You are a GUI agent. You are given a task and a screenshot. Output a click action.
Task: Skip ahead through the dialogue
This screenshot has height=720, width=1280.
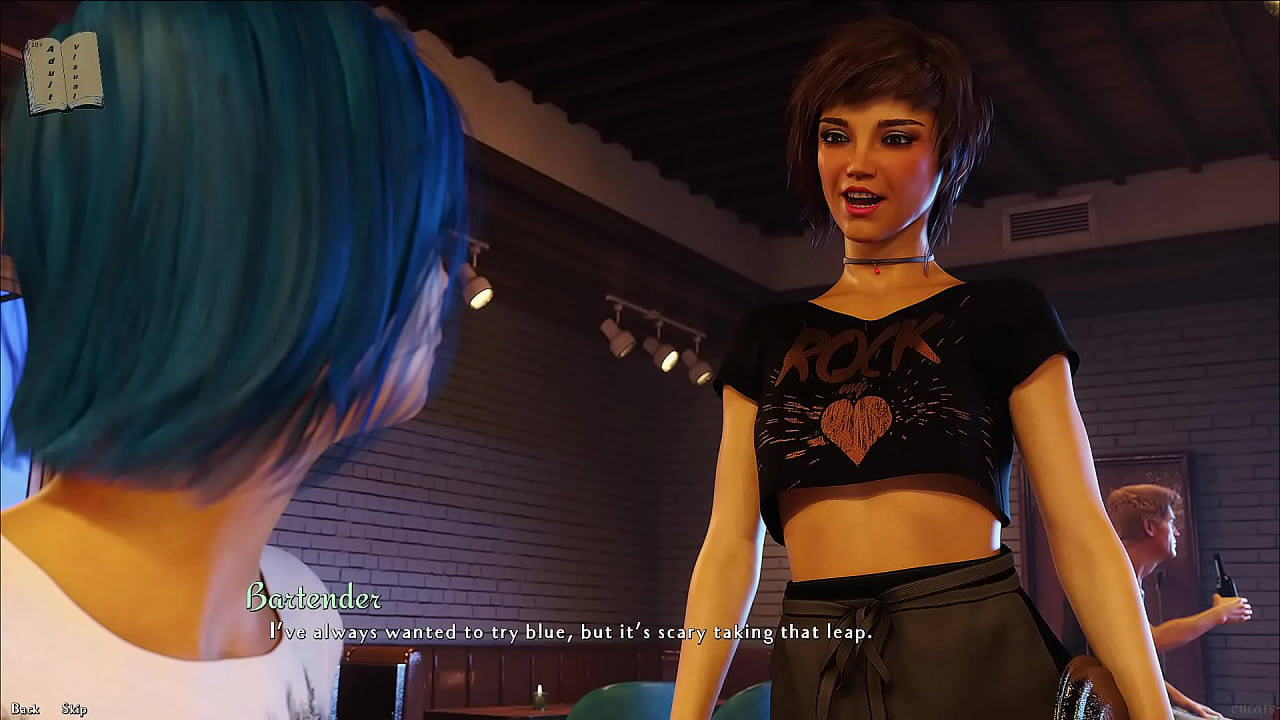tap(74, 709)
